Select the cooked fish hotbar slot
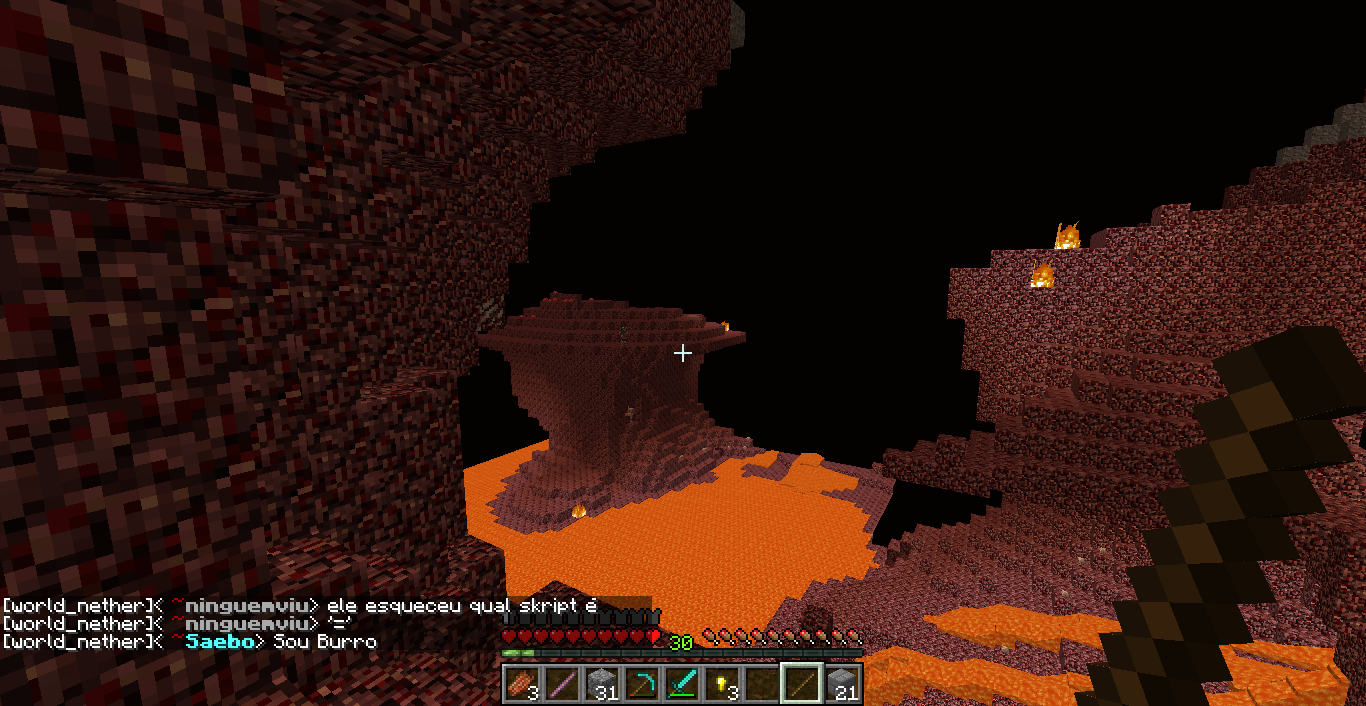The height and width of the screenshot is (706, 1366). click(522, 684)
